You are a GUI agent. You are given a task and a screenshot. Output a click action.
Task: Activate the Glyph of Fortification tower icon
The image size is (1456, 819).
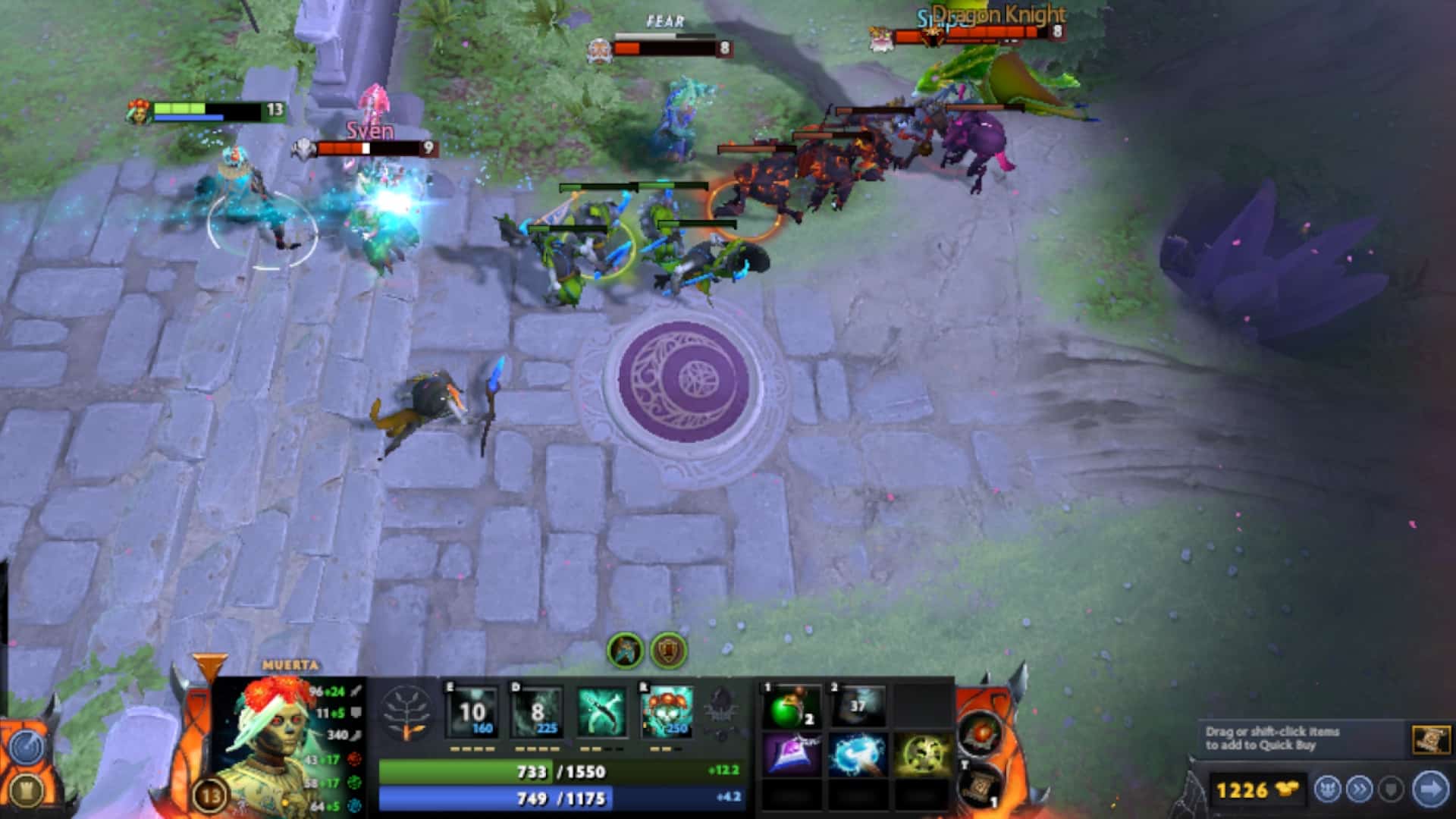(x=27, y=792)
